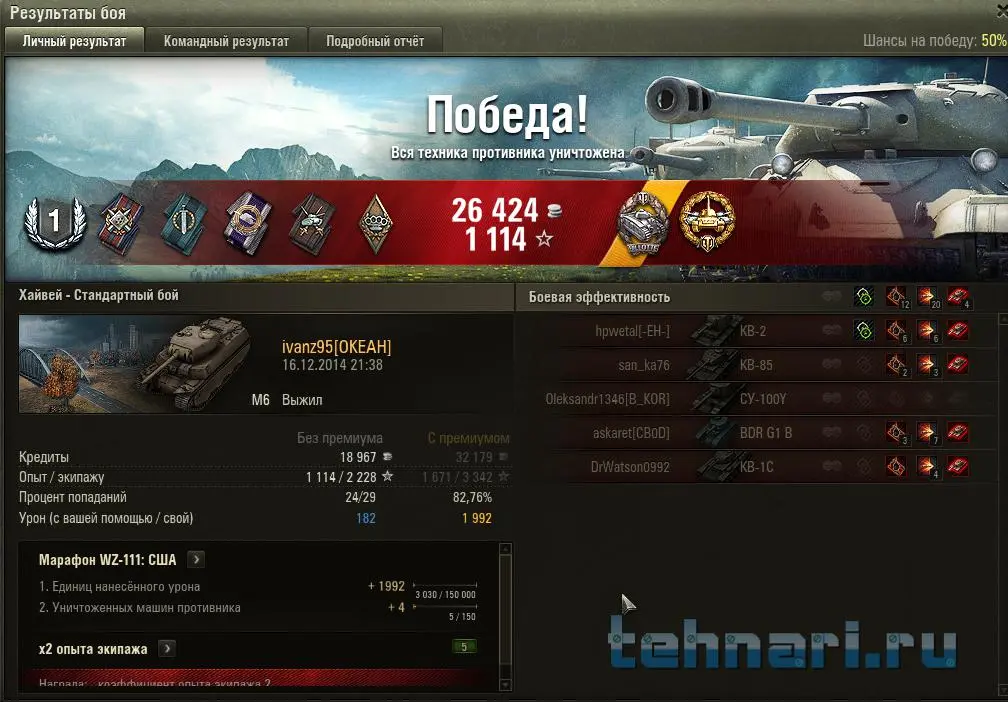Image resolution: width=1008 pixels, height=702 pixels.
Task: Switch to the Командный результат tab
Action: (x=226, y=41)
